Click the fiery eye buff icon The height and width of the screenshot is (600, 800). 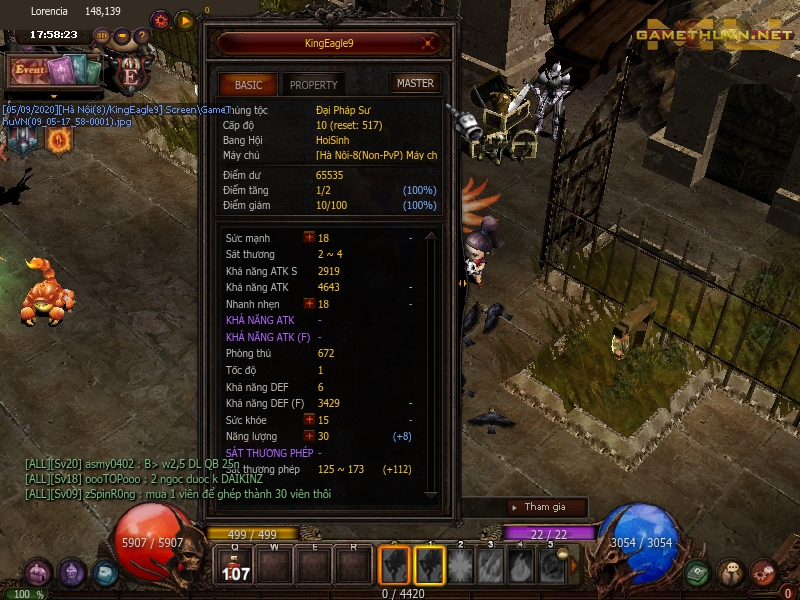tap(58, 140)
